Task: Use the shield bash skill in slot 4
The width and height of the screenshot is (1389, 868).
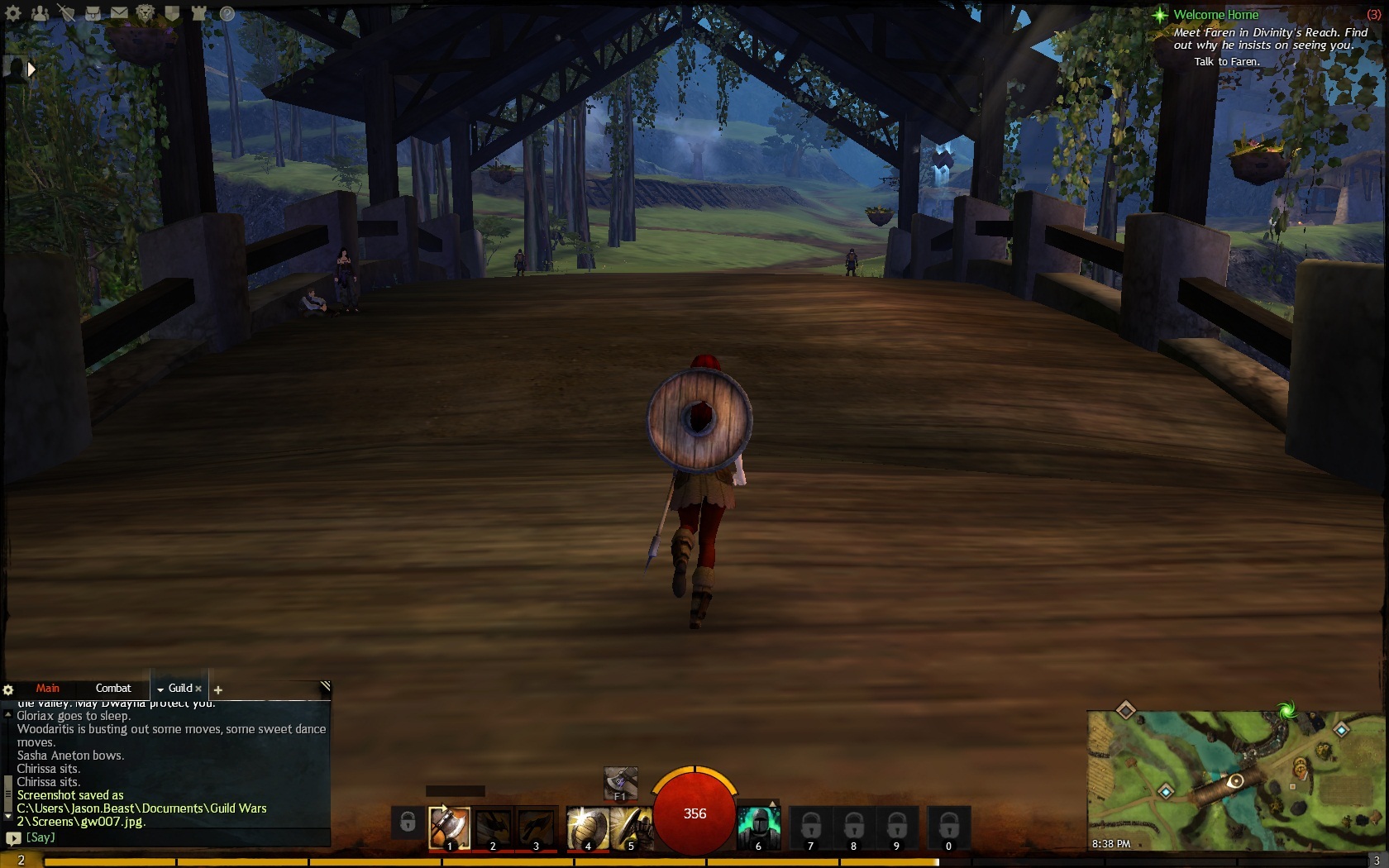Action: point(587,827)
